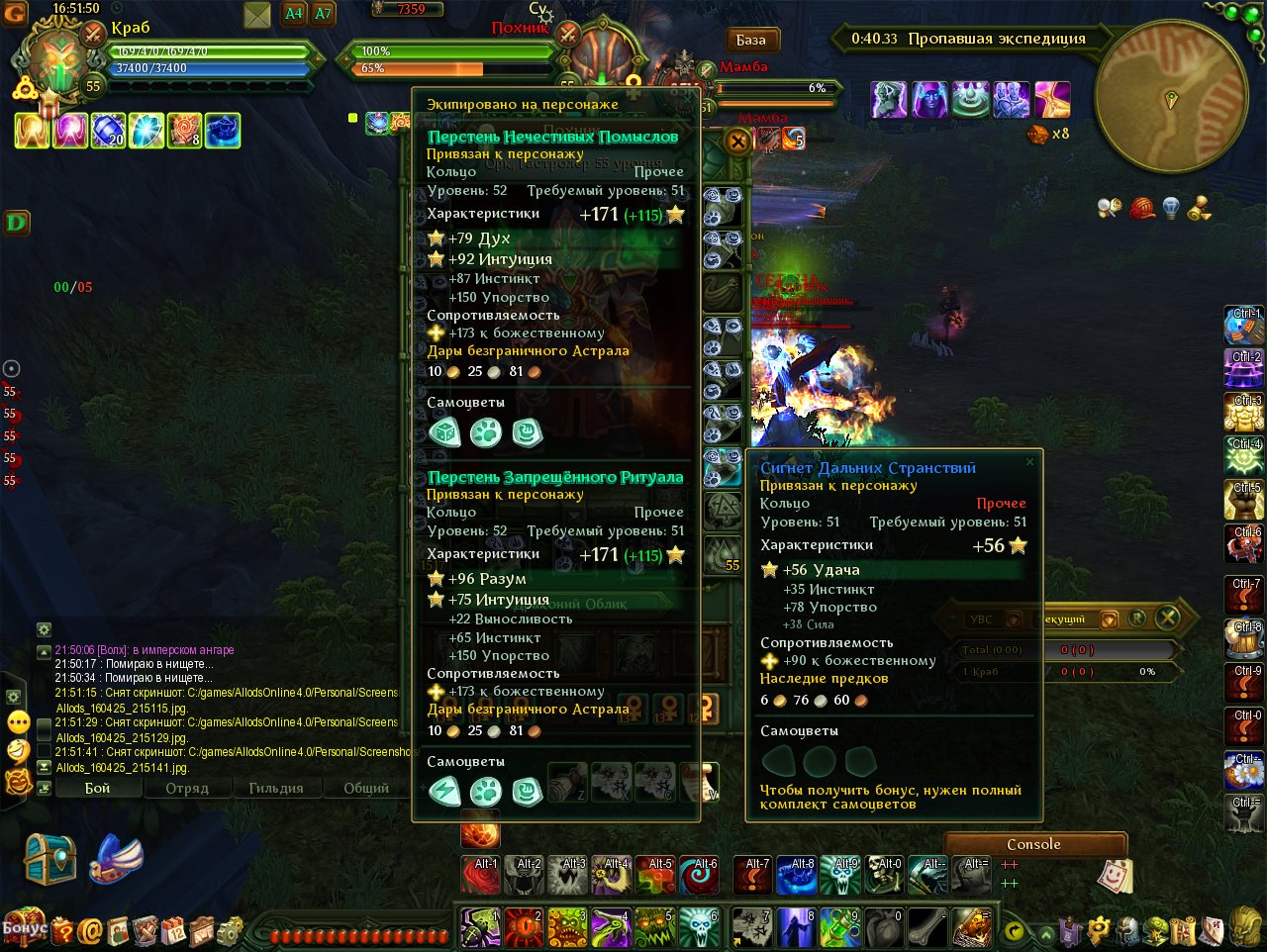This screenshot has height=952, width=1267.
Task: Click the mail envelope icon
Action: [x=256, y=15]
